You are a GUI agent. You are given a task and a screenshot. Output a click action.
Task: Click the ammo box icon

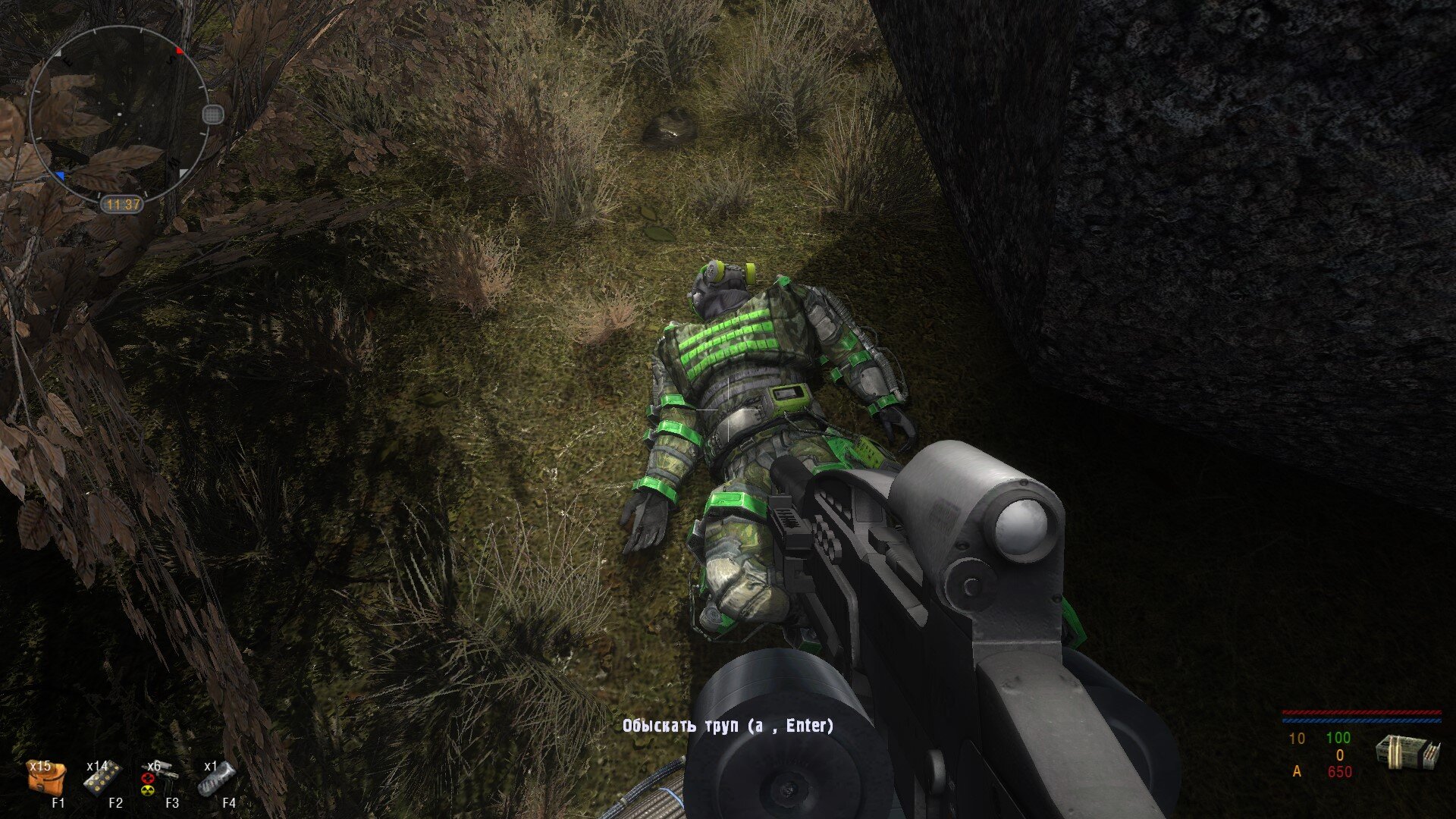pos(1407,753)
